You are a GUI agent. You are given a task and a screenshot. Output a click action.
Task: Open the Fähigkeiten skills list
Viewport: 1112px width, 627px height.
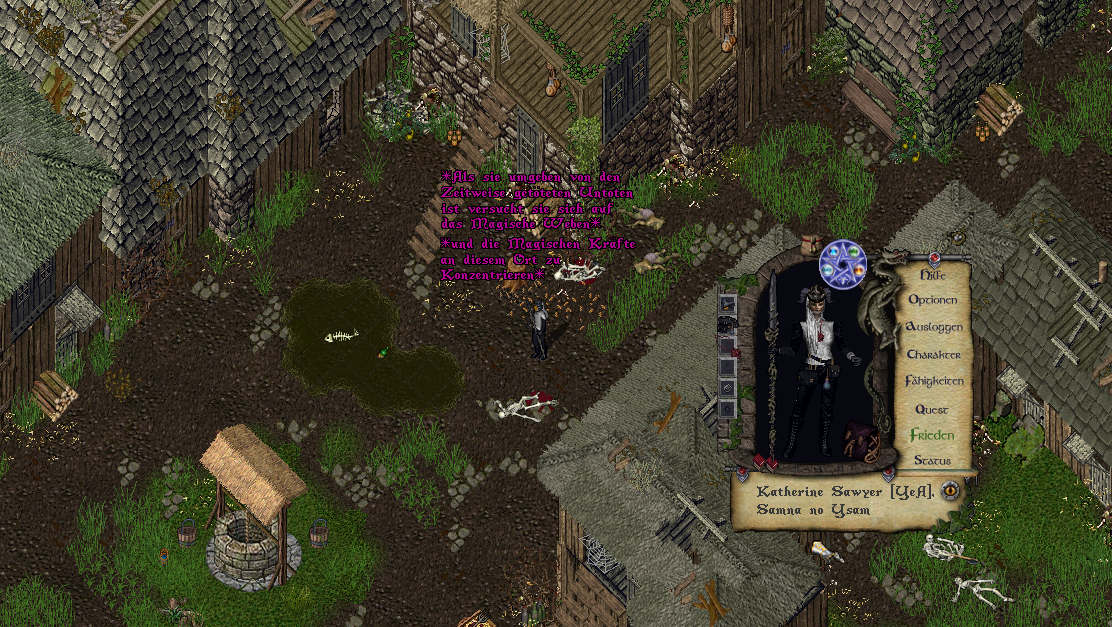934,381
